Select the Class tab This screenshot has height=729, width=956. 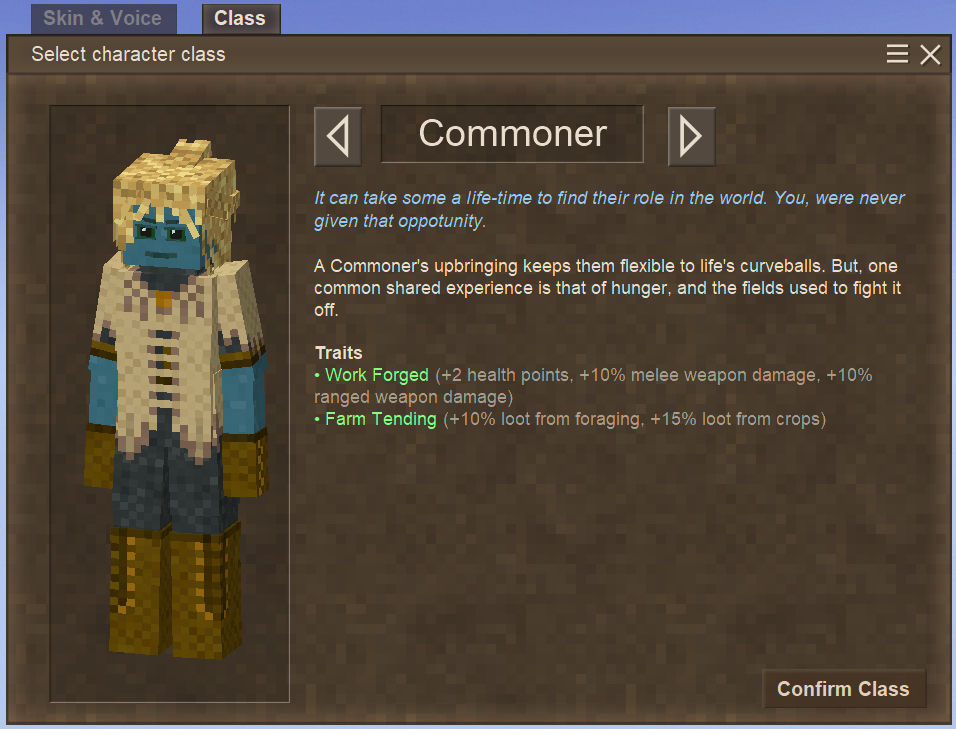point(240,19)
